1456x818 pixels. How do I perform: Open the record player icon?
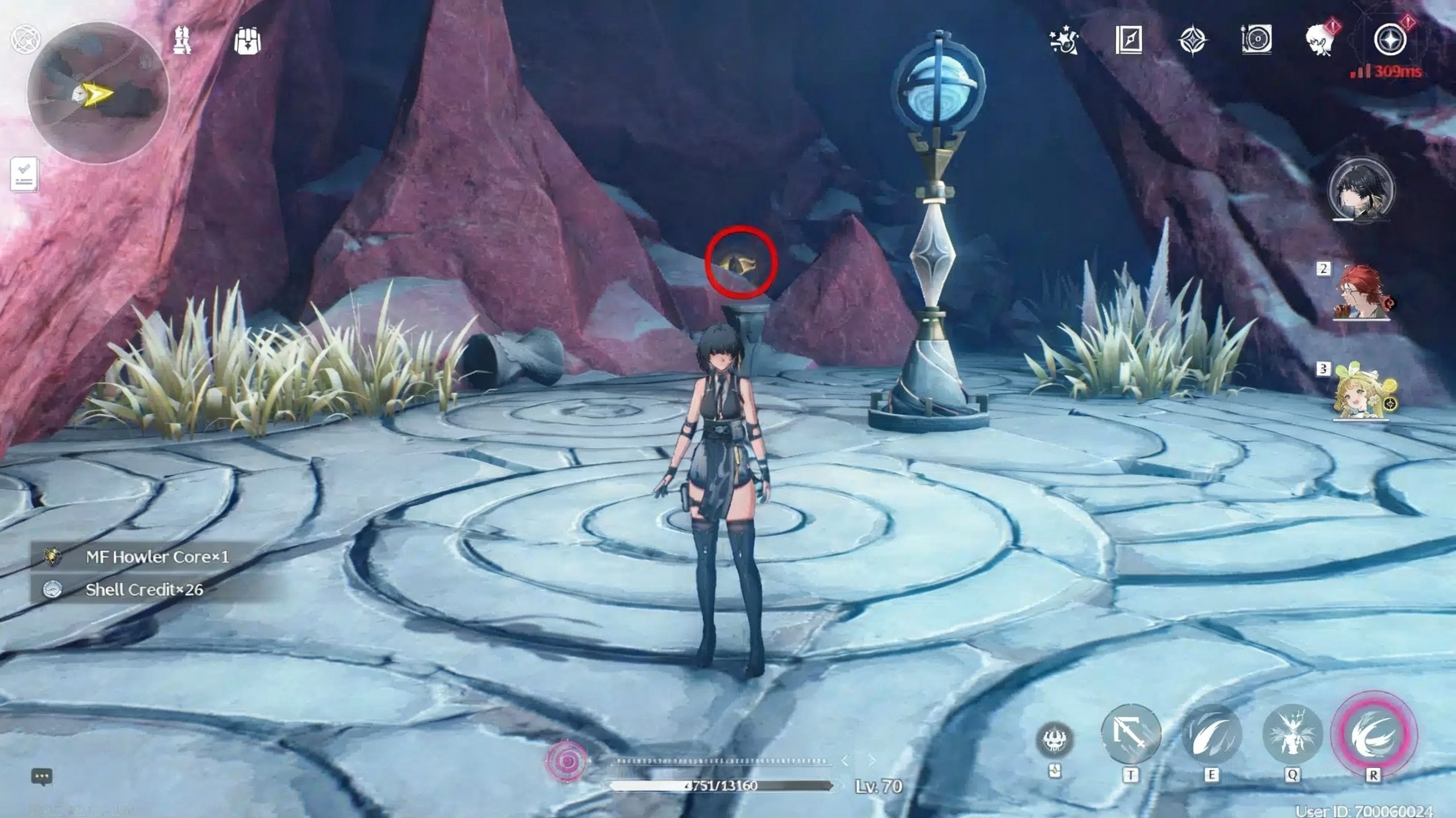coord(1256,40)
